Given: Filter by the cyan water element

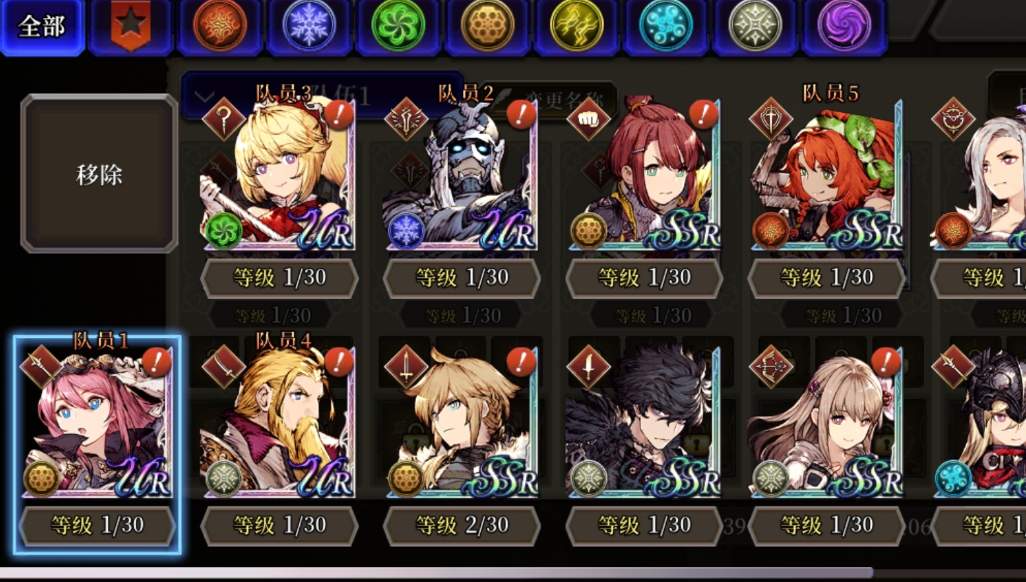Looking at the screenshot, I should click(x=666, y=26).
